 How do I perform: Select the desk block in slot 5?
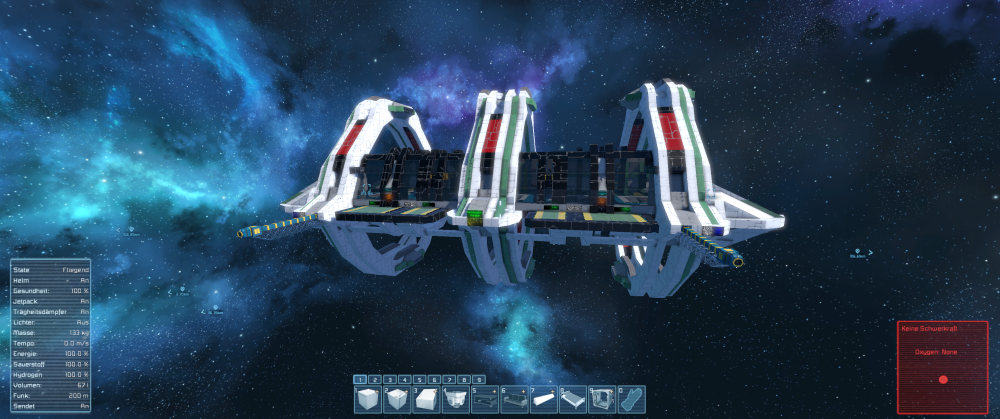[x=485, y=401]
